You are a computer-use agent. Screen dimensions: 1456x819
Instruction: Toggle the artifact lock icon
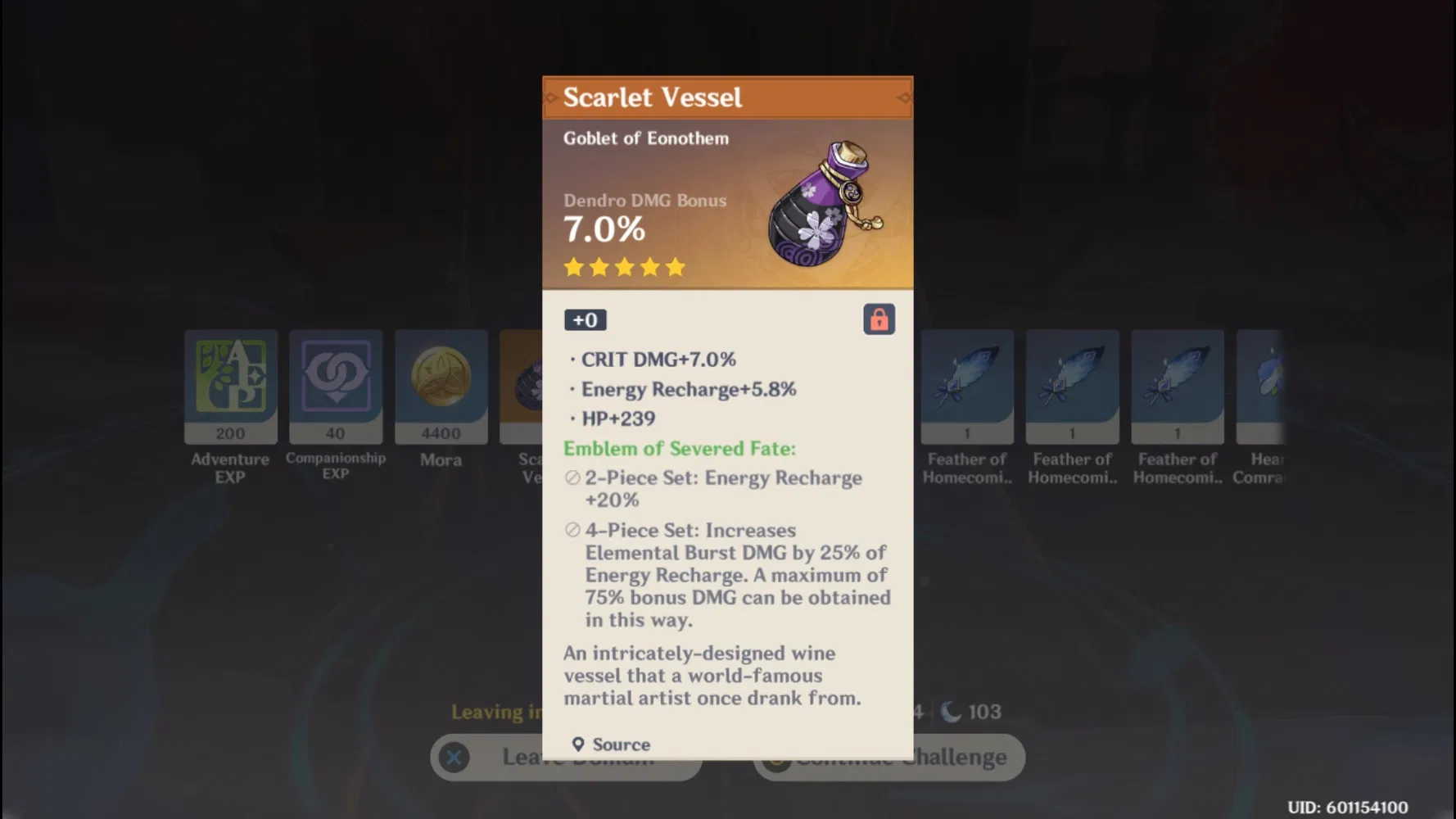[880, 319]
